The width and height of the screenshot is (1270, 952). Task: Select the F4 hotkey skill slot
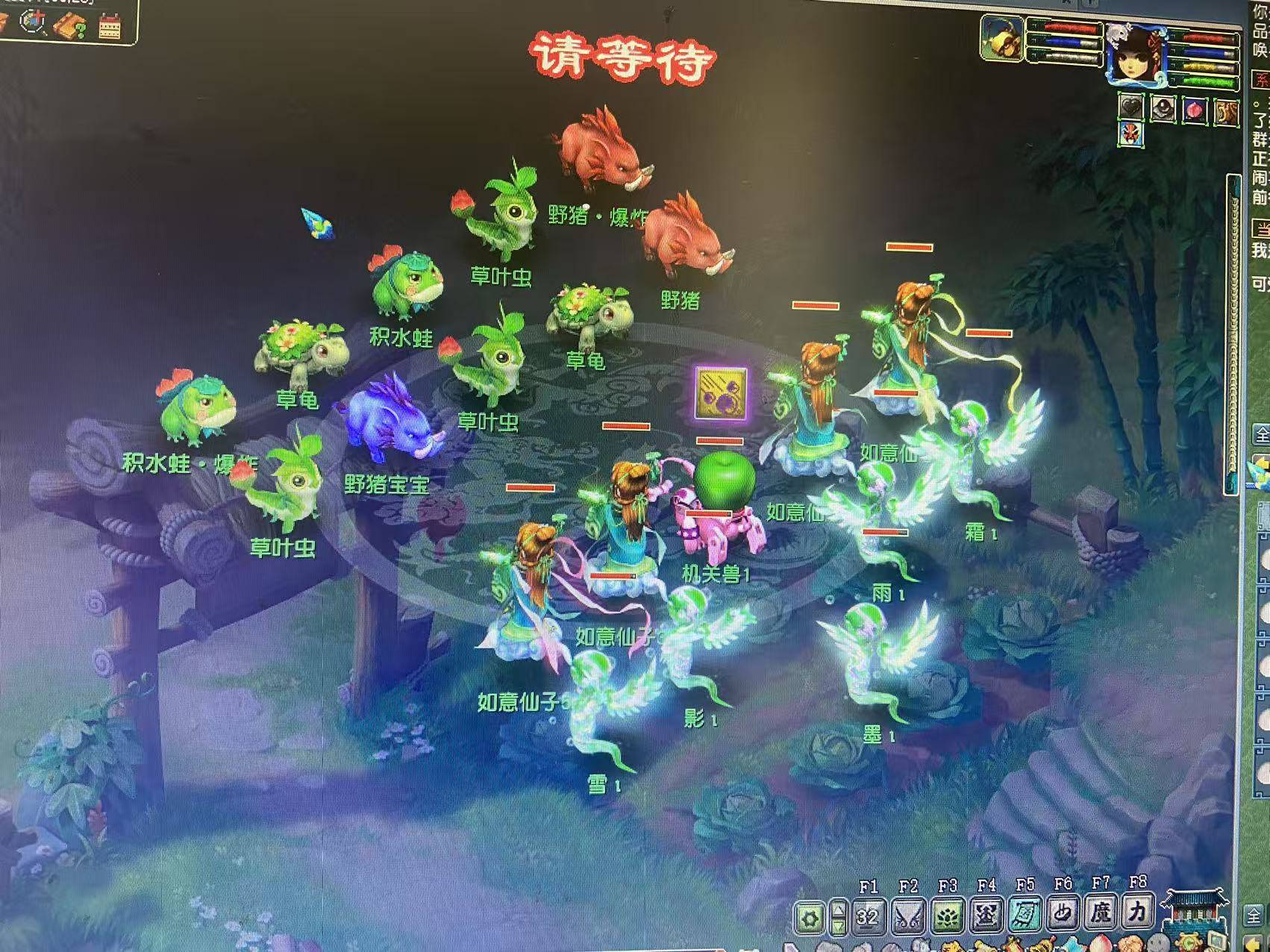click(x=986, y=915)
